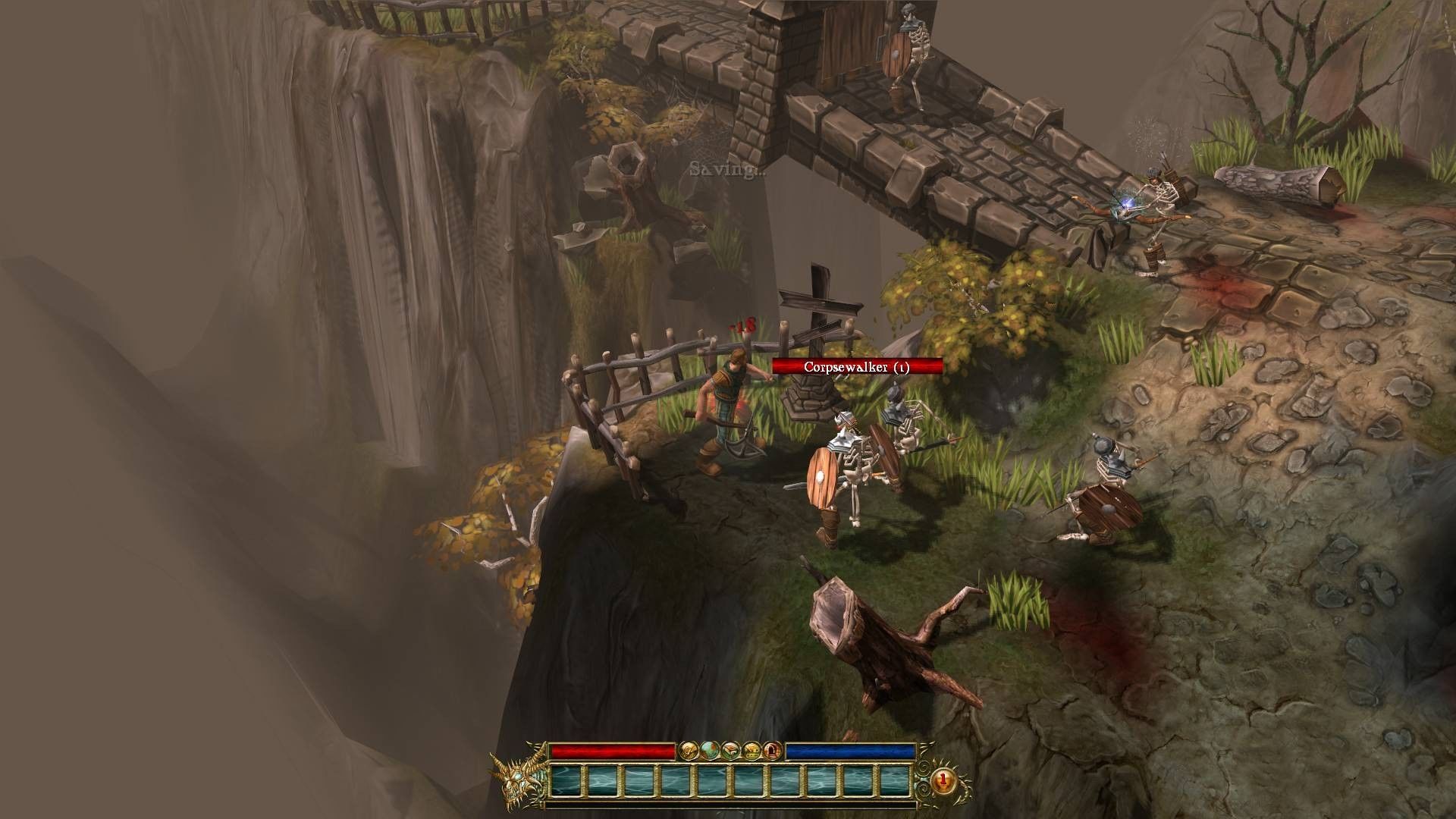1456x819 pixels.
Task: Click the open book icon button
Action: click(730, 751)
